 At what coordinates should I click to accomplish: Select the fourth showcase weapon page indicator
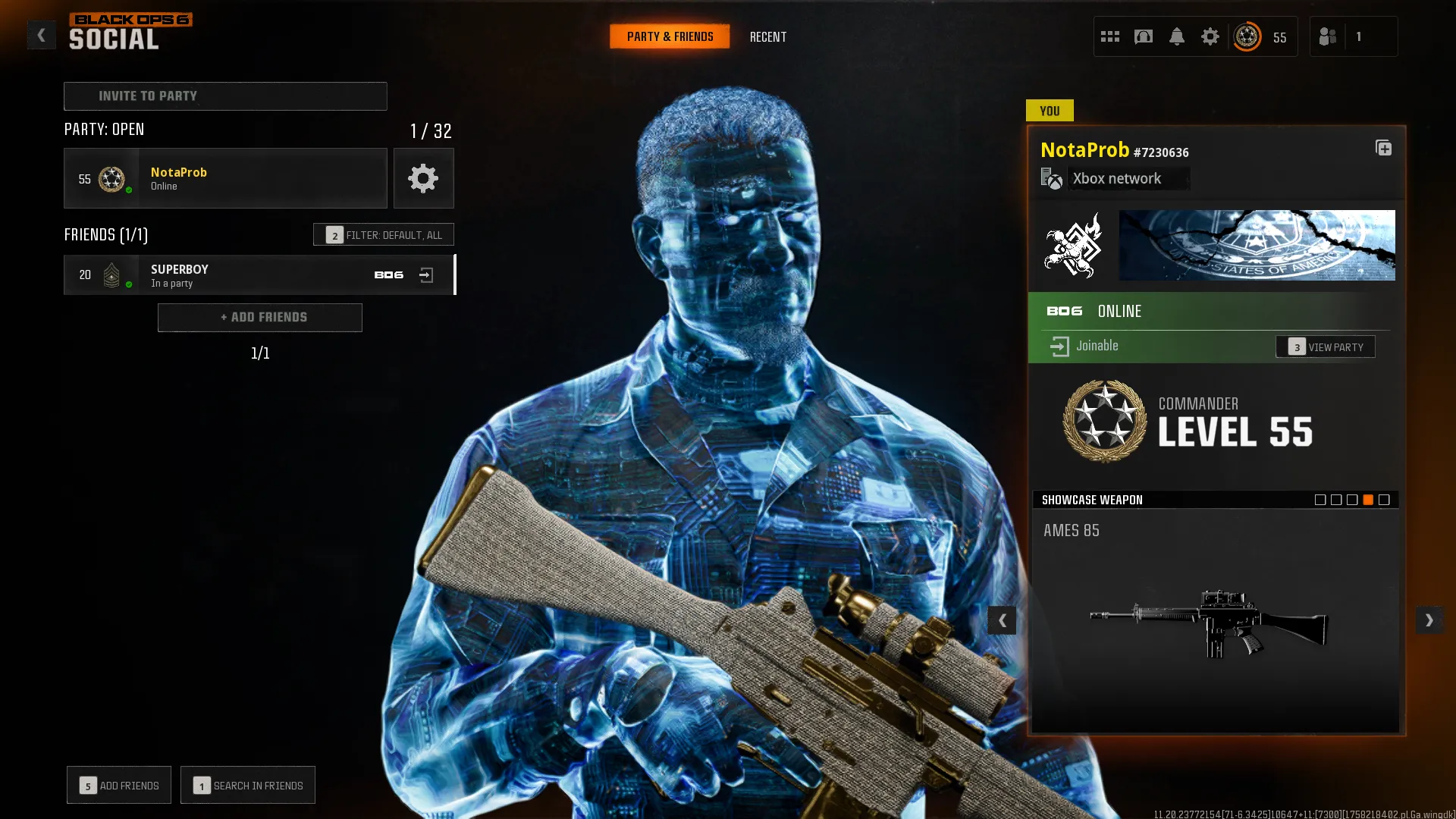[1367, 499]
